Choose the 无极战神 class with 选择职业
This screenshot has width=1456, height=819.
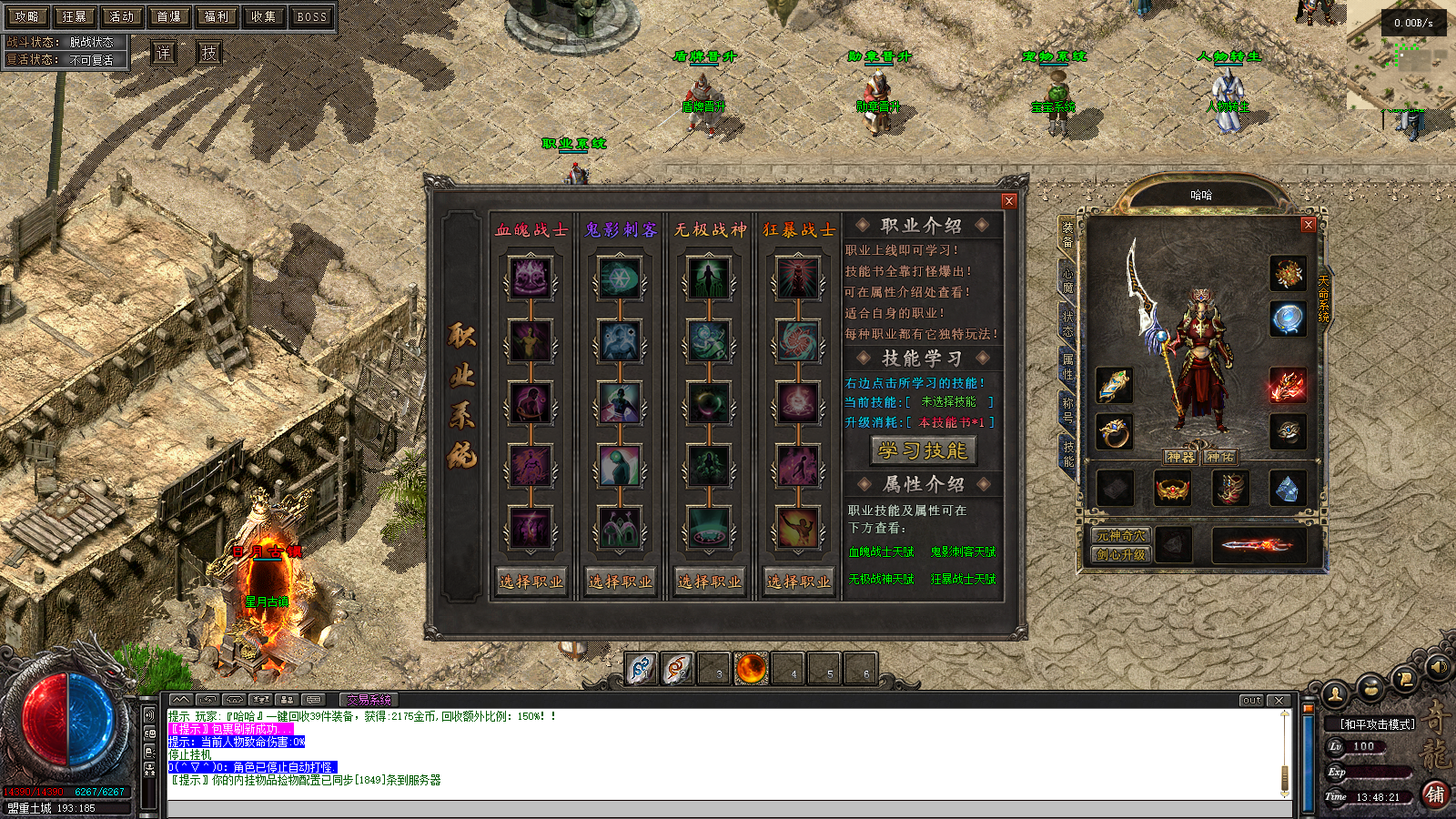(x=710, y=581)
